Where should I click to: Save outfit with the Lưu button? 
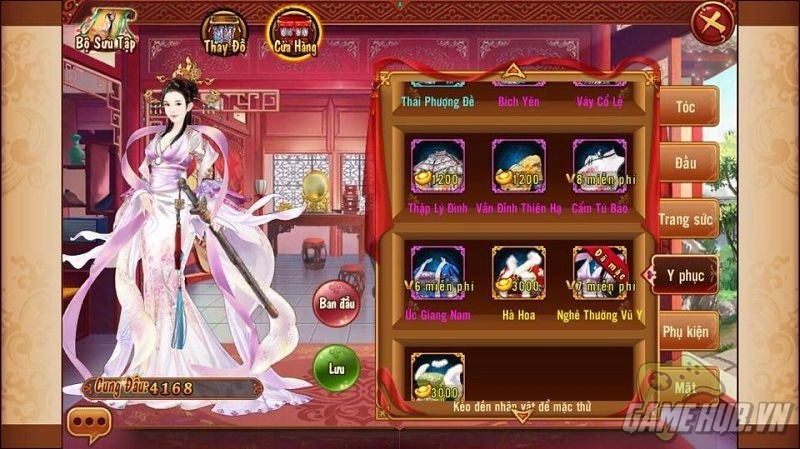pos(335,367)
